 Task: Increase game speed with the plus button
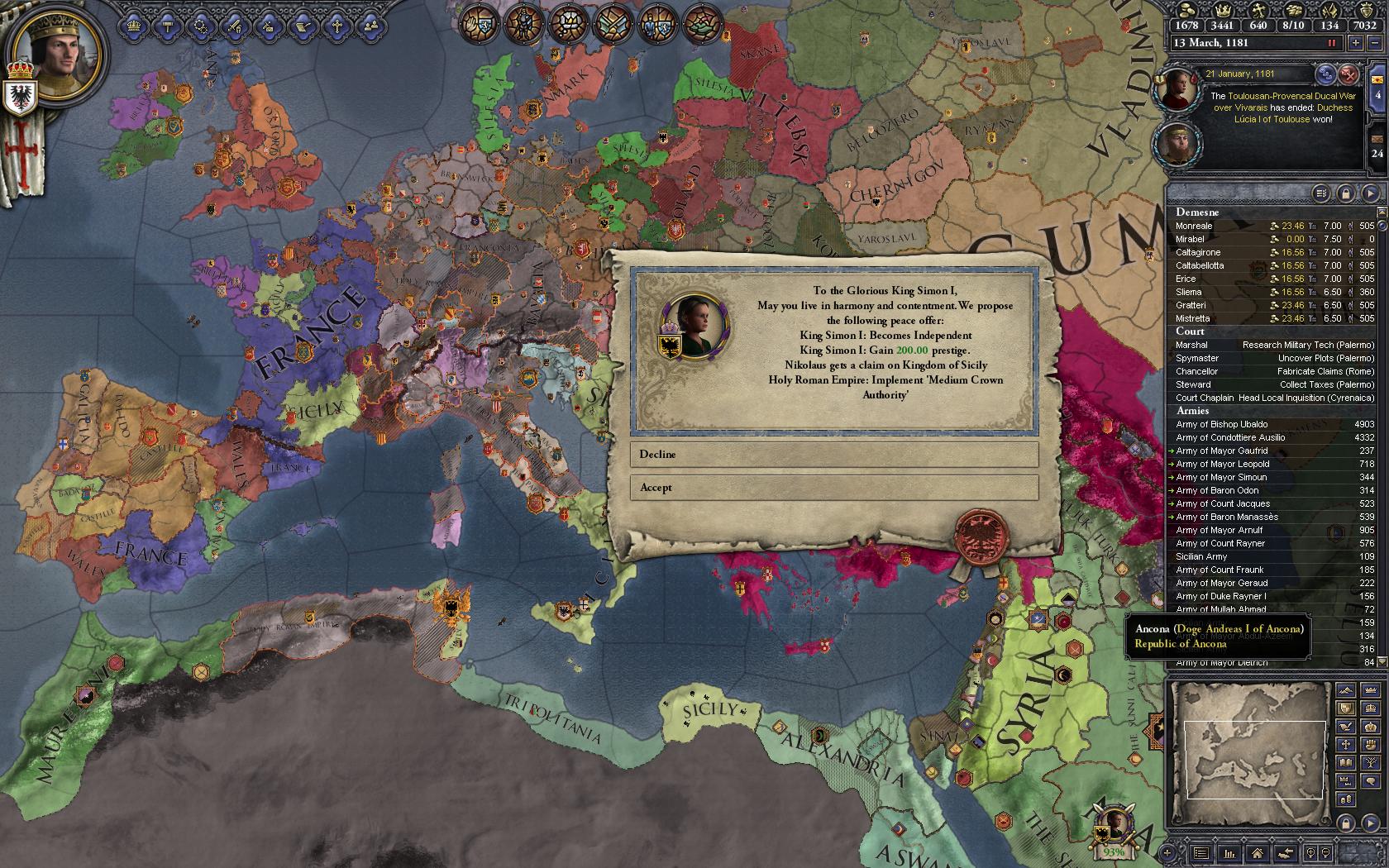click(1357, 42)
